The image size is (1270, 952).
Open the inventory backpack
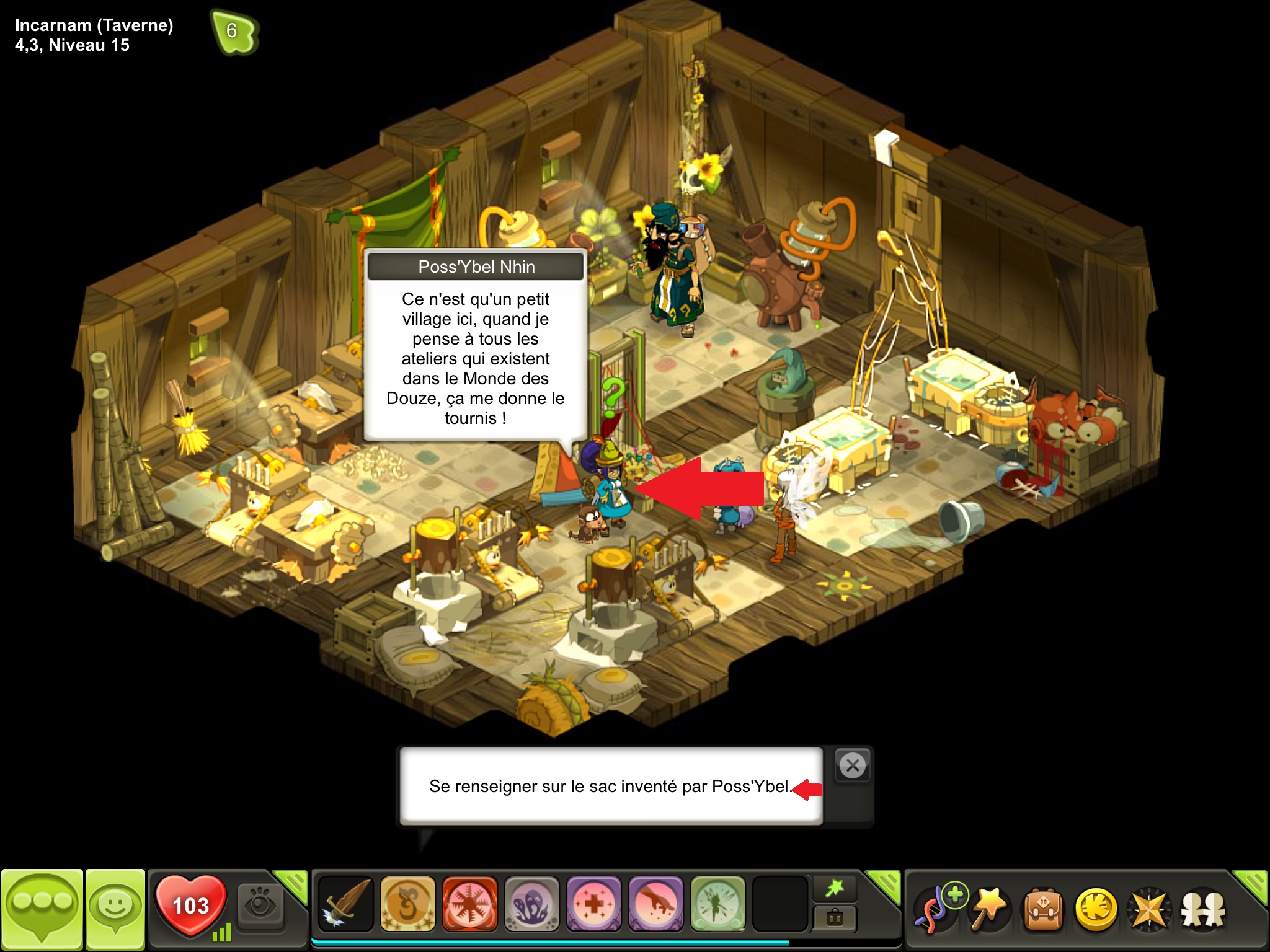pos(1043,910)
